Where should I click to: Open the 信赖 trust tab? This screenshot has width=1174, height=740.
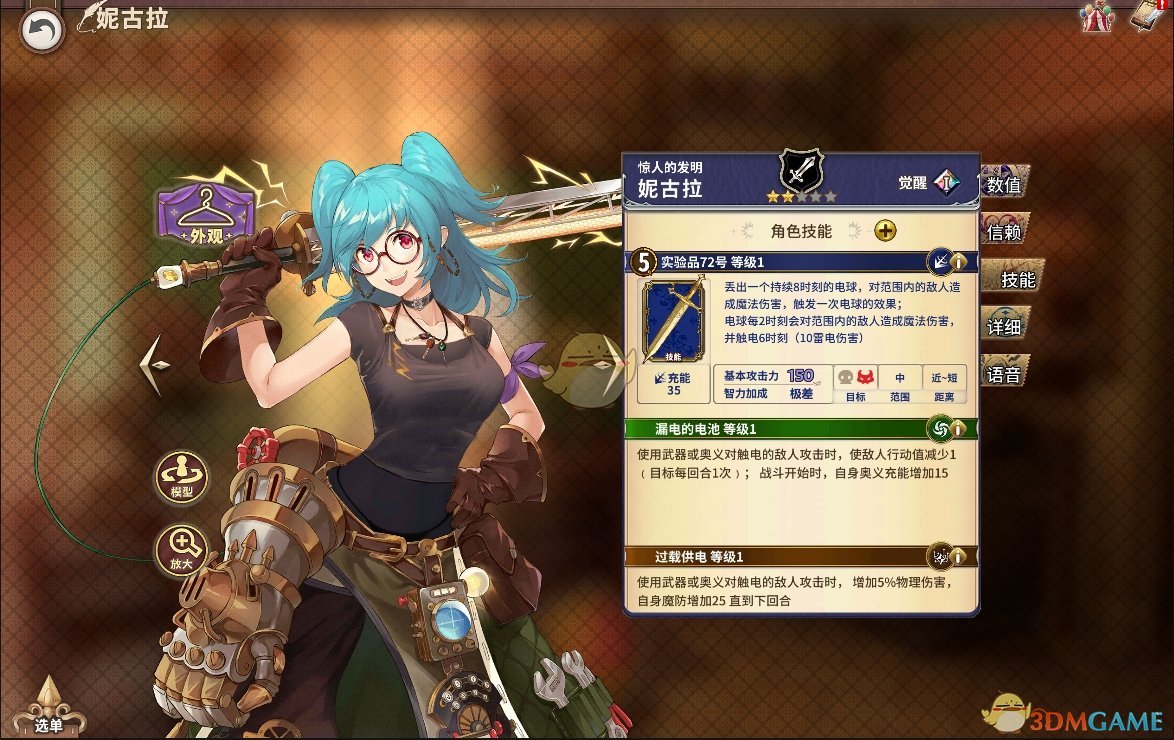coord(1004,233)
